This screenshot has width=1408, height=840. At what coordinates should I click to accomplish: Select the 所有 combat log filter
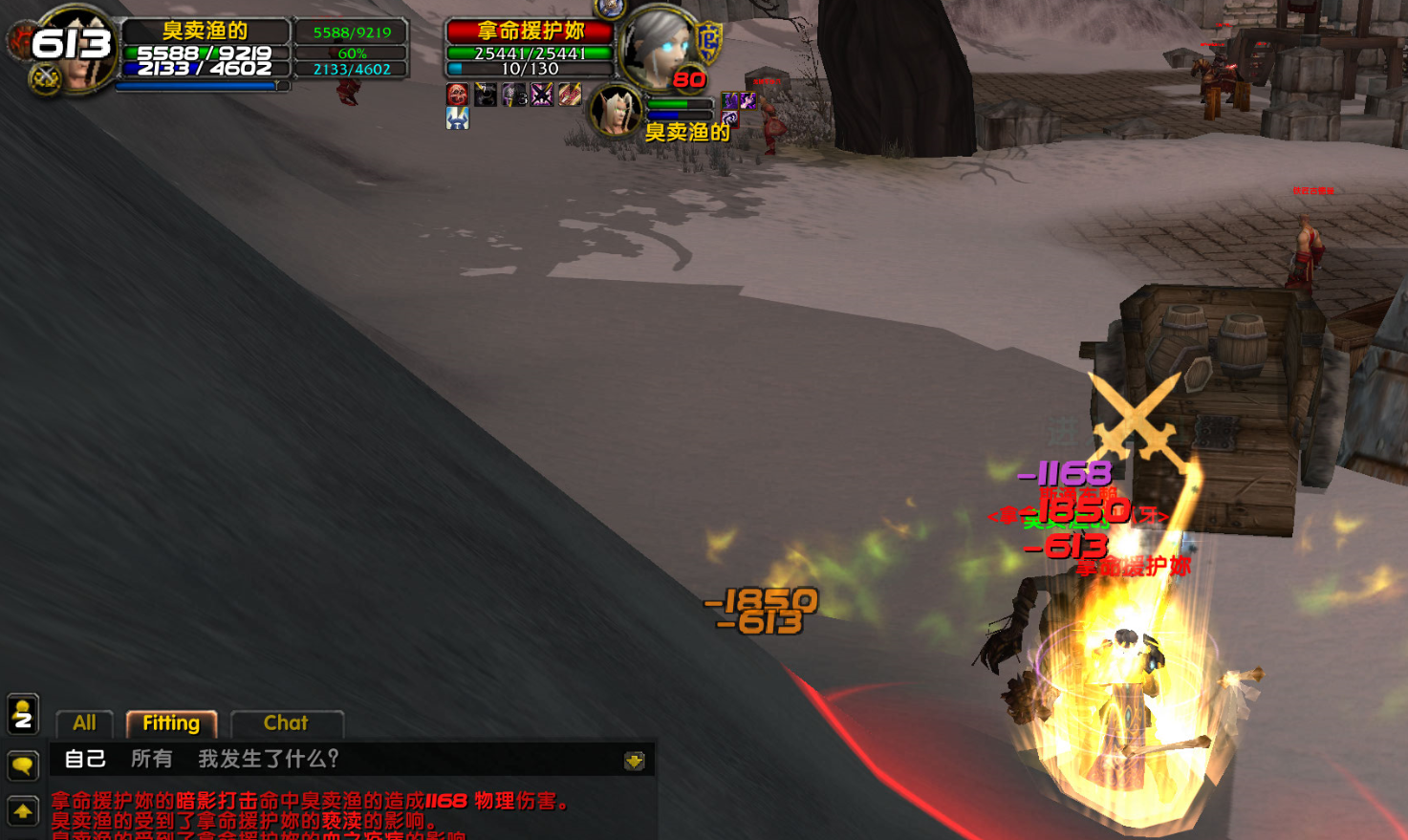point(151,759)
